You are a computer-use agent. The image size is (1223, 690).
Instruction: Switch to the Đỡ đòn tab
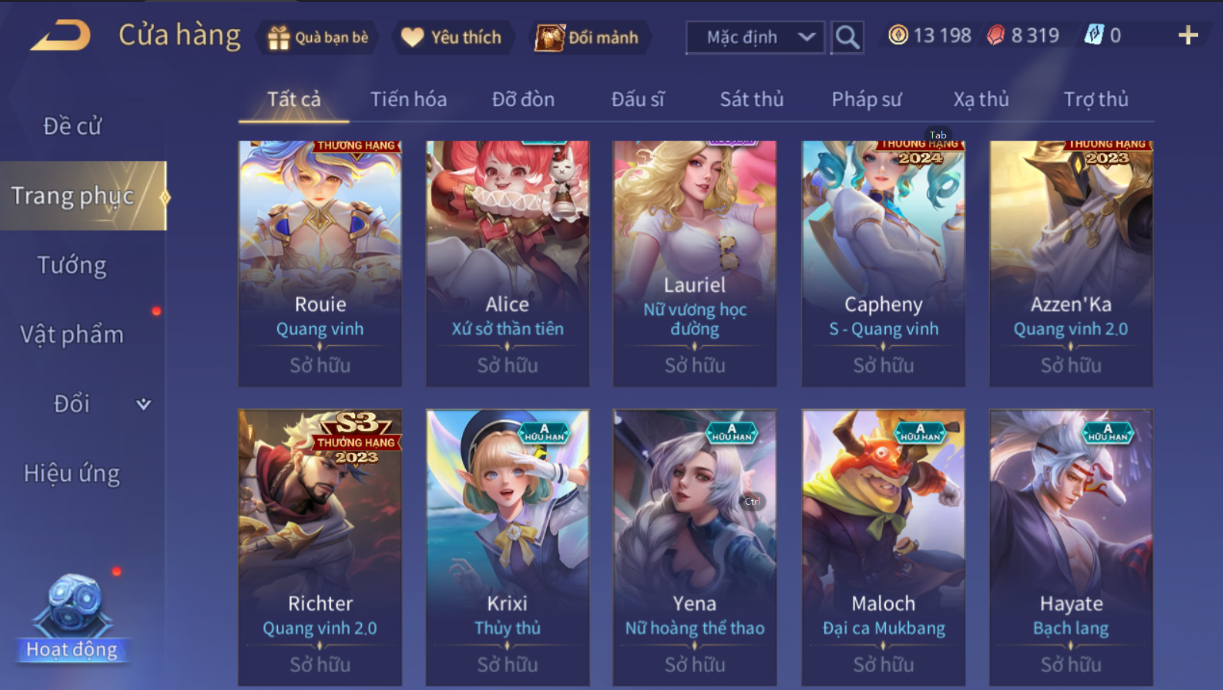click(523, 99)
